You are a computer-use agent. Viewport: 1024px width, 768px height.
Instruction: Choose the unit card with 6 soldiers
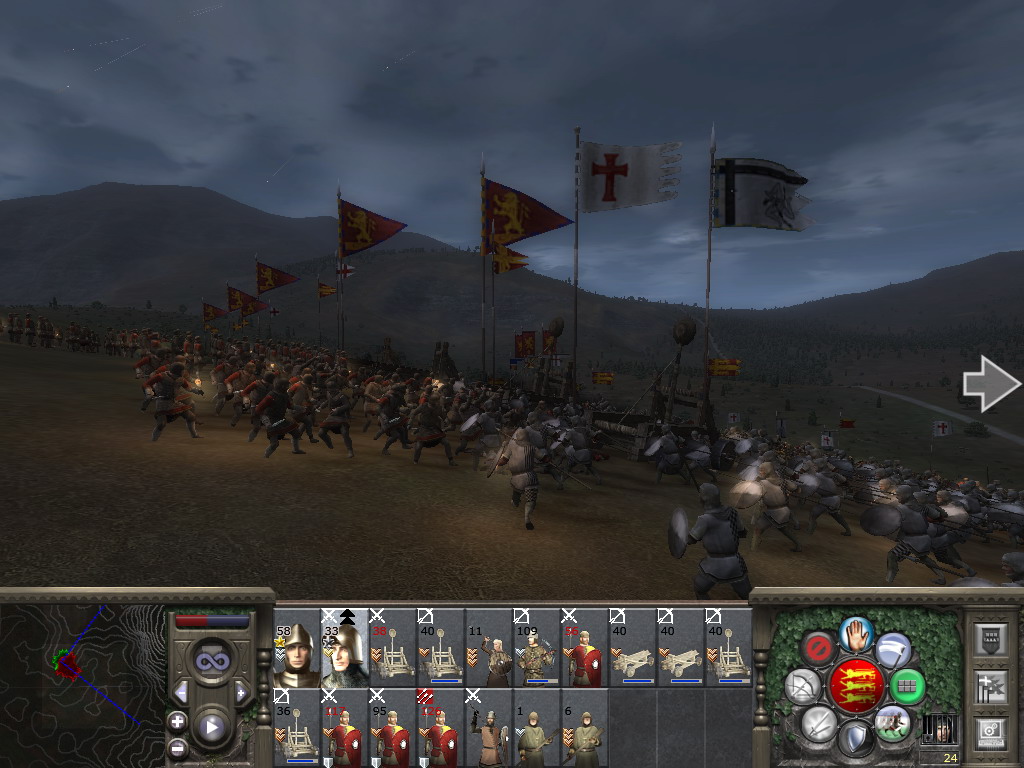point(585,727)
